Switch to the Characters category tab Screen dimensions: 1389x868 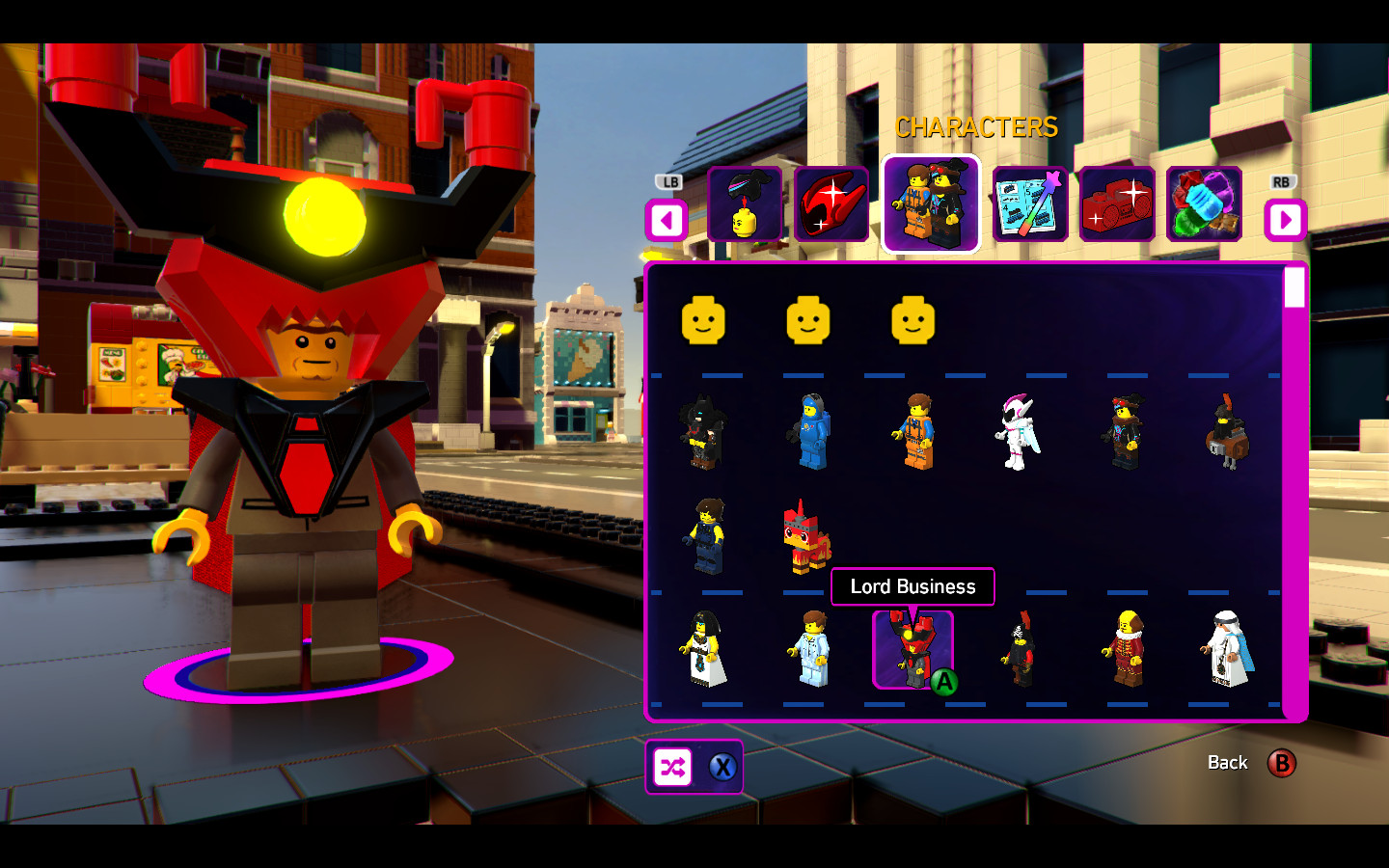[x=931, y=205]
